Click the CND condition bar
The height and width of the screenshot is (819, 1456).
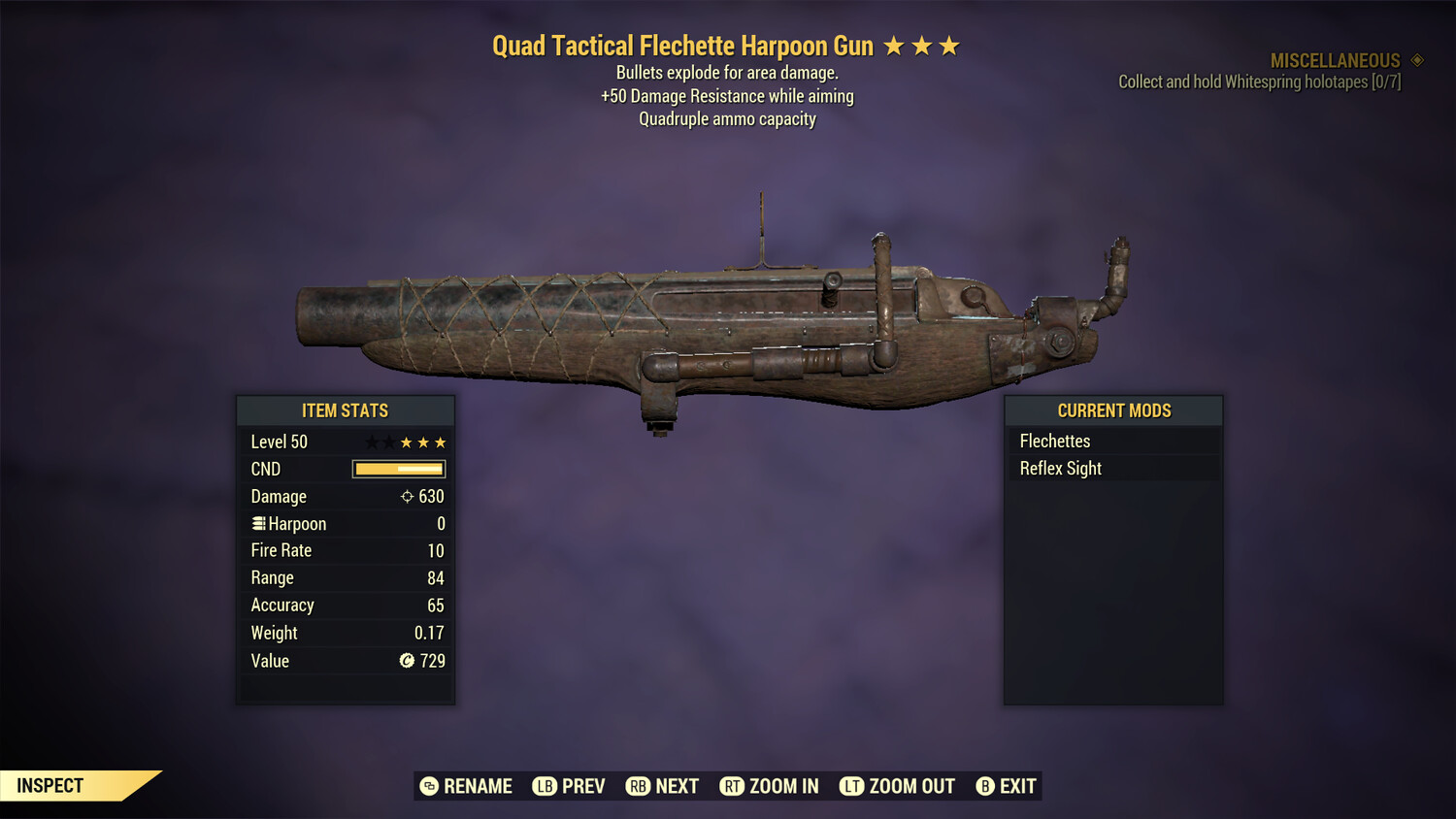(x=398, y=469)
